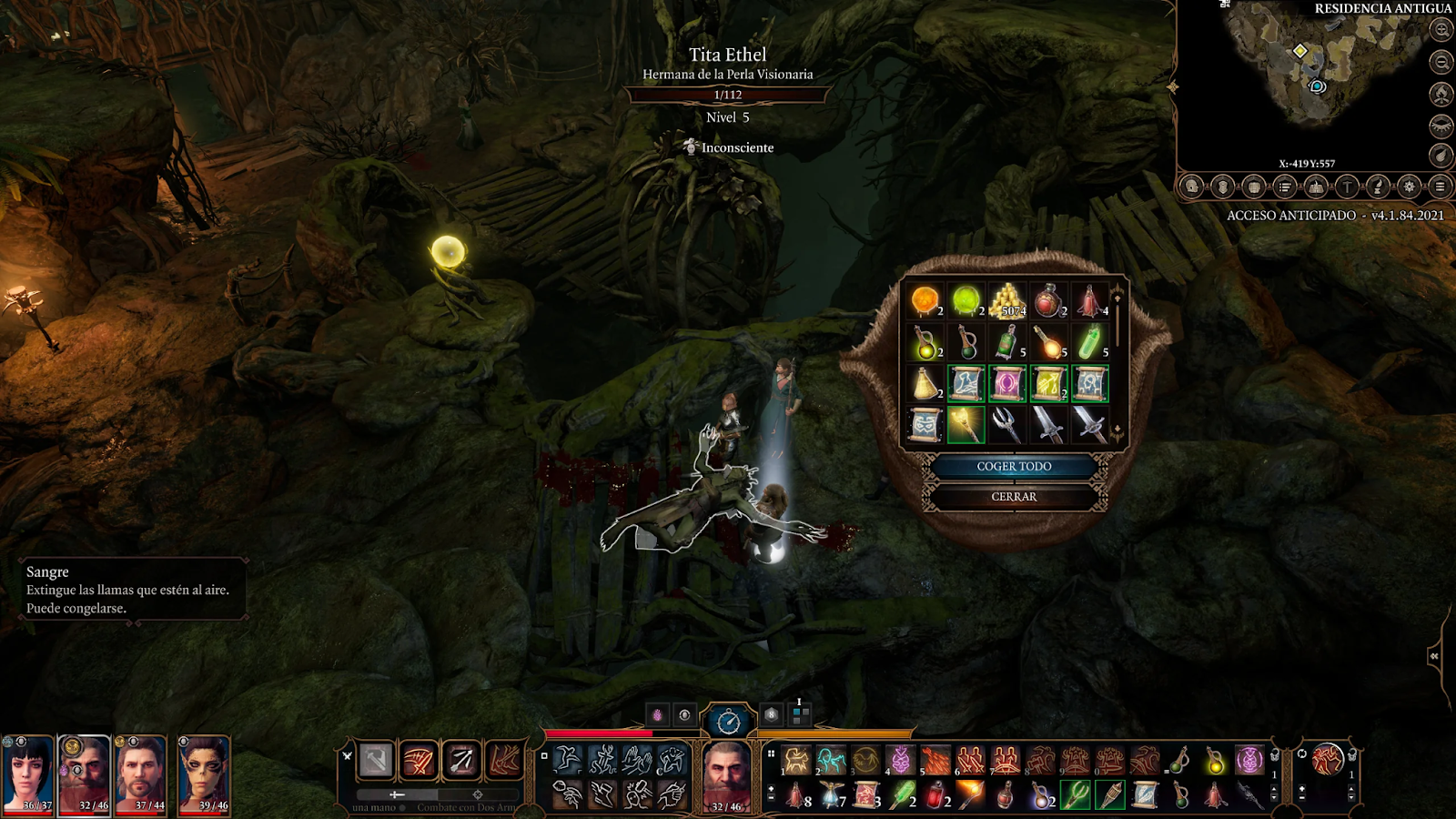Select the glowing golden staff in loot
Screen dimensions: 1456x819
coord(966,424)
